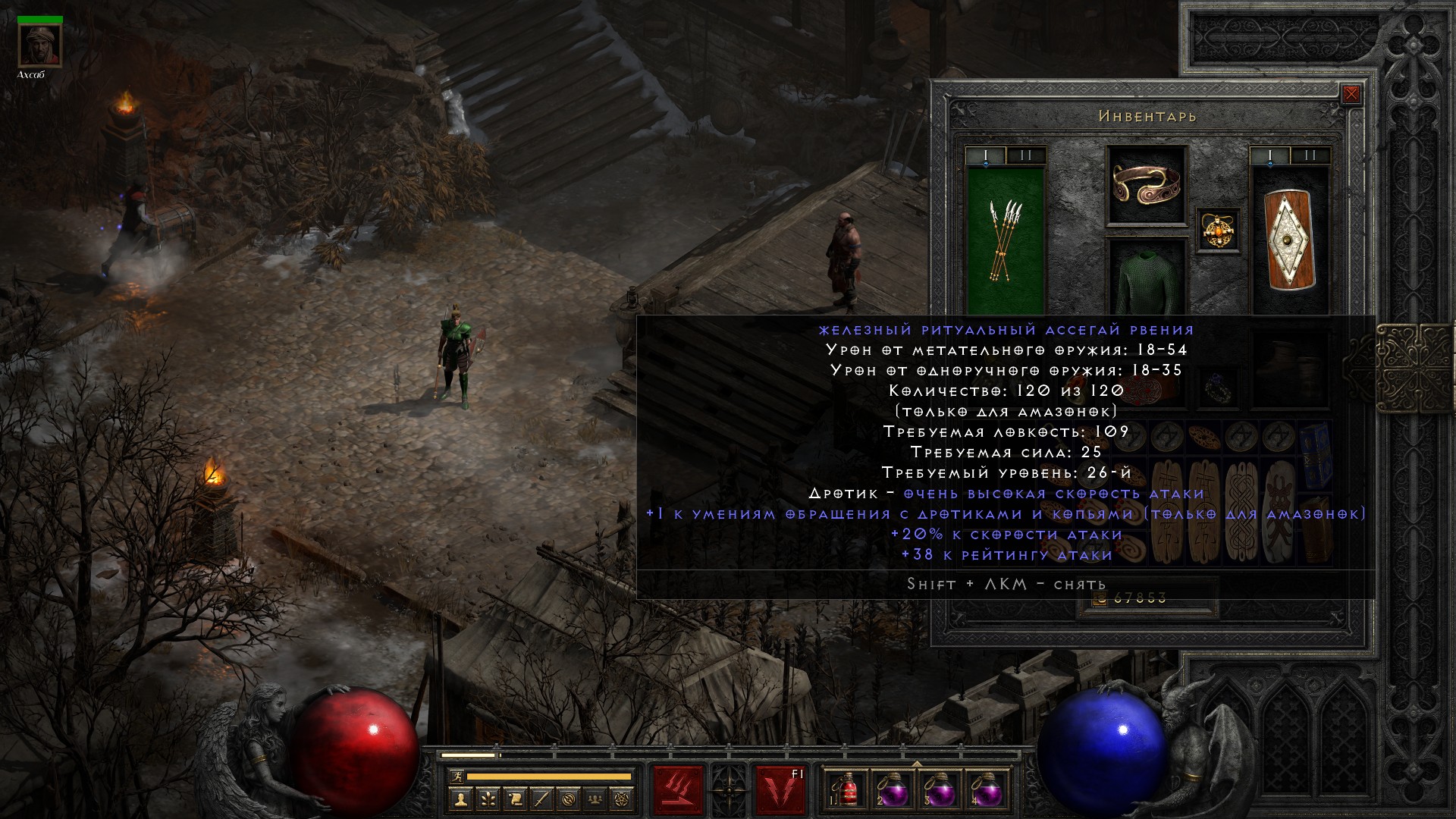This screenshot has width=1456, height=819.
Task: Select the green chain armor slot
Action: 1146,279
